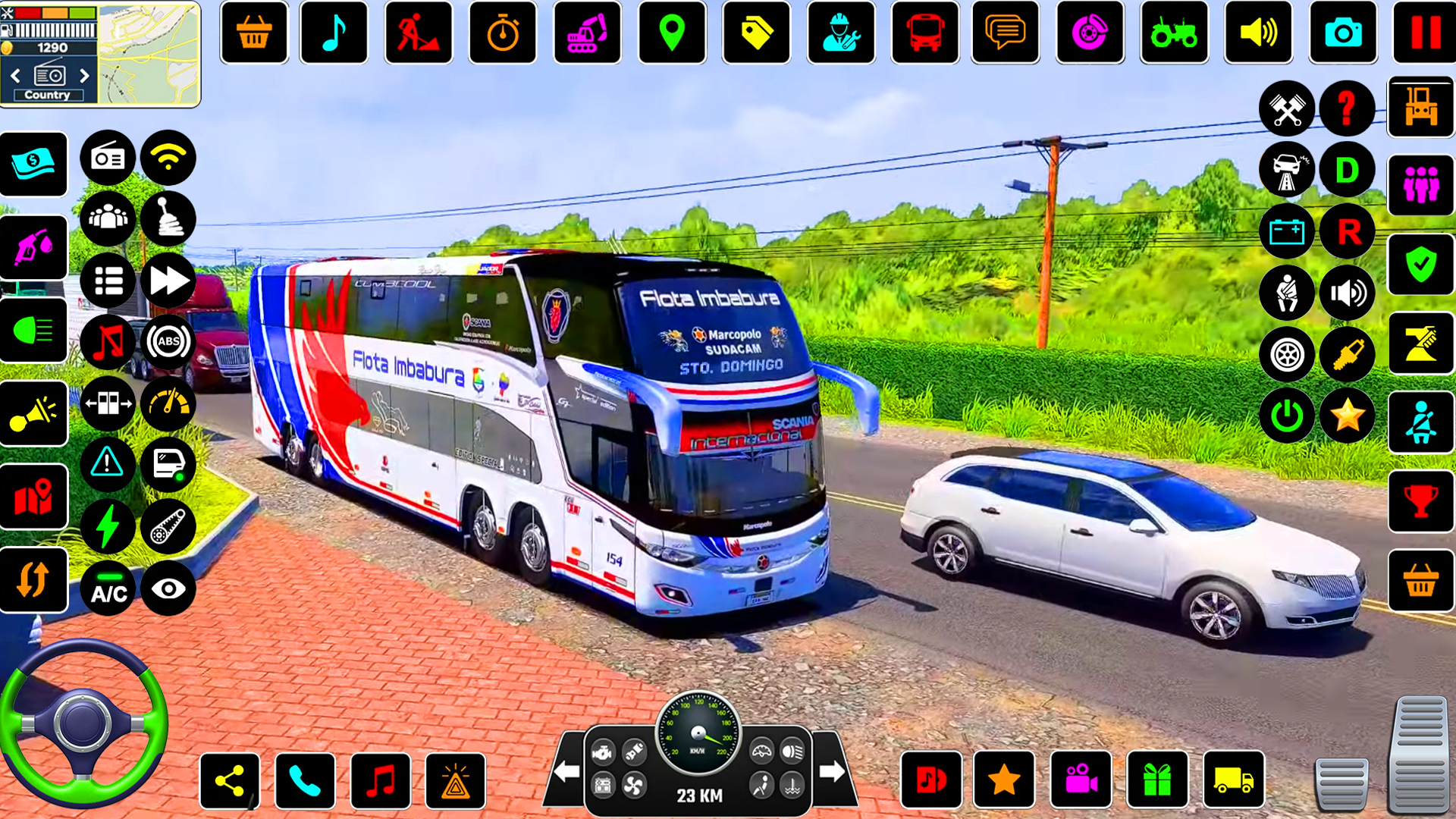The width and height of the screenshot is (1456, 819).
Task: Toggle ABS braking system
Action: click(168, 342)
